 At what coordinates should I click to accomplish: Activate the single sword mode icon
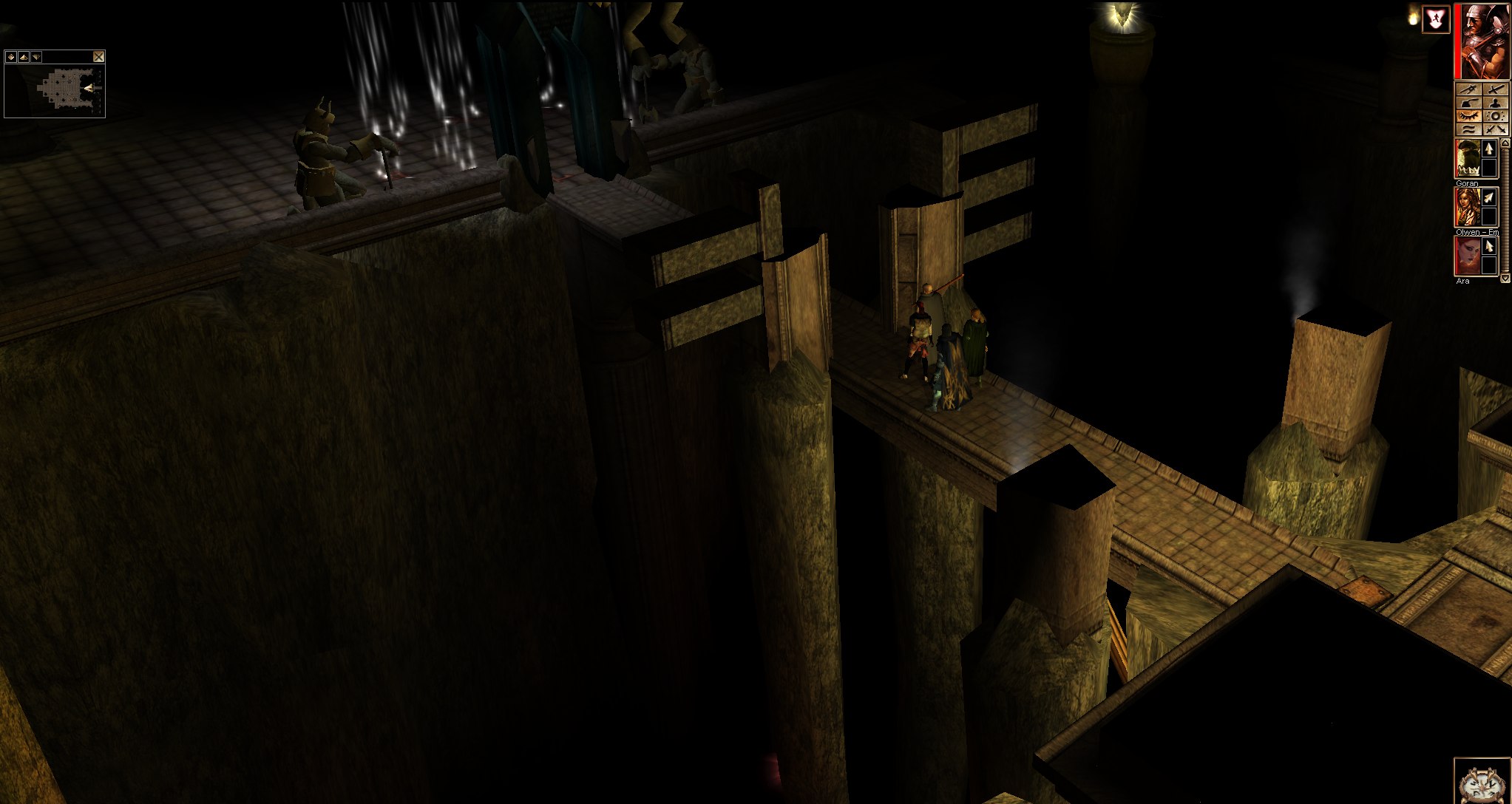click(1496, 89)
